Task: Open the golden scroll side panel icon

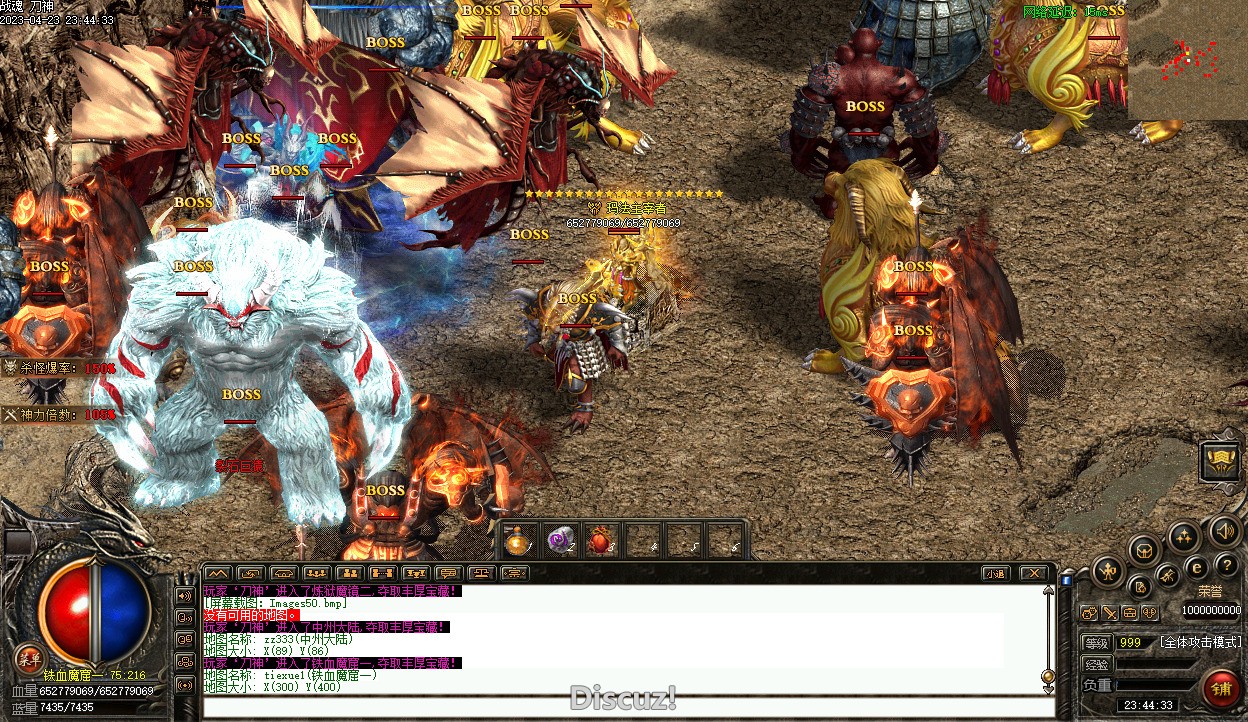Action: 1220,461
